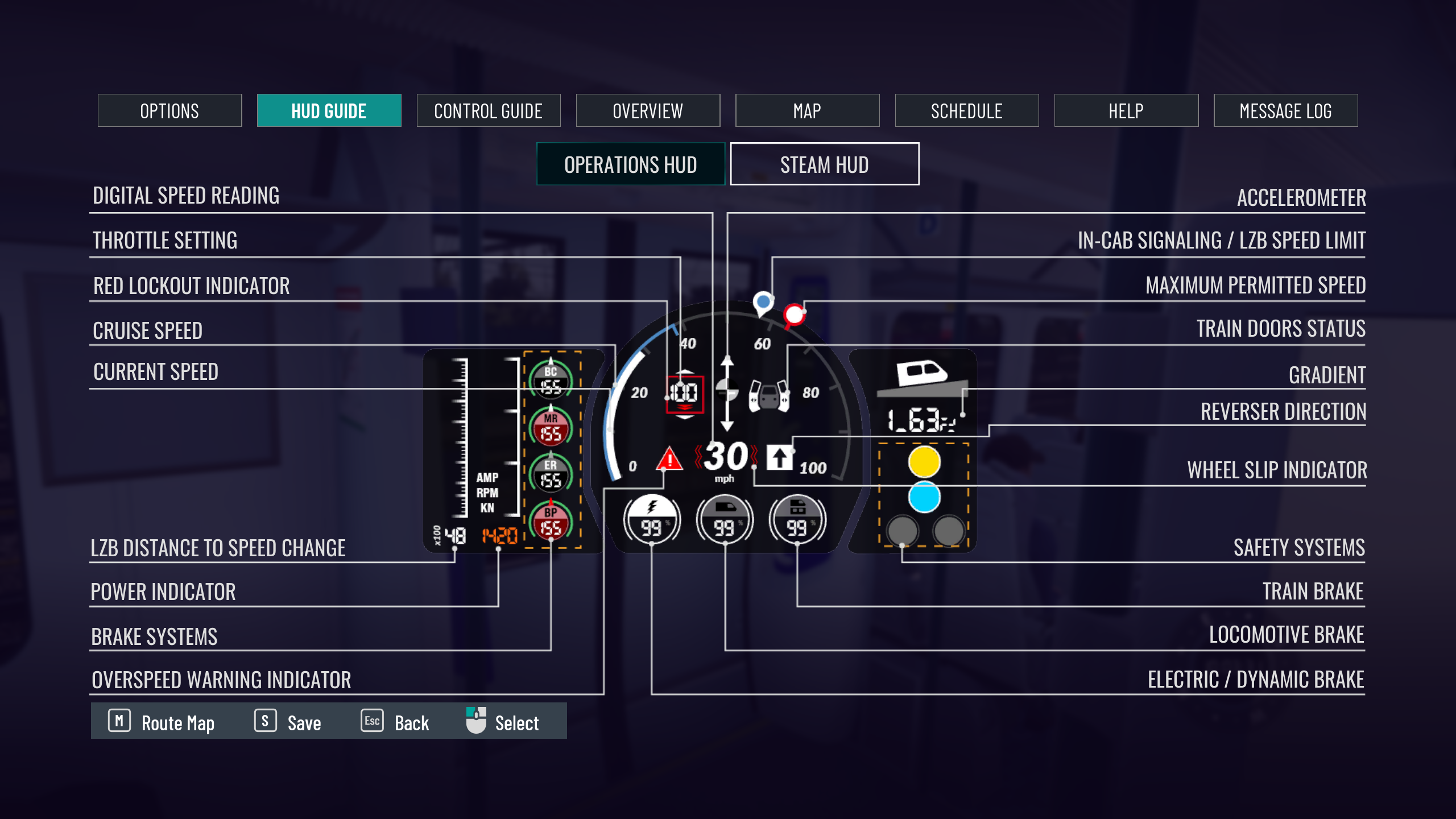Screen dimensions: 1456x819
Task: Switch to the Control Guide tab
Action: coord(488,111)
